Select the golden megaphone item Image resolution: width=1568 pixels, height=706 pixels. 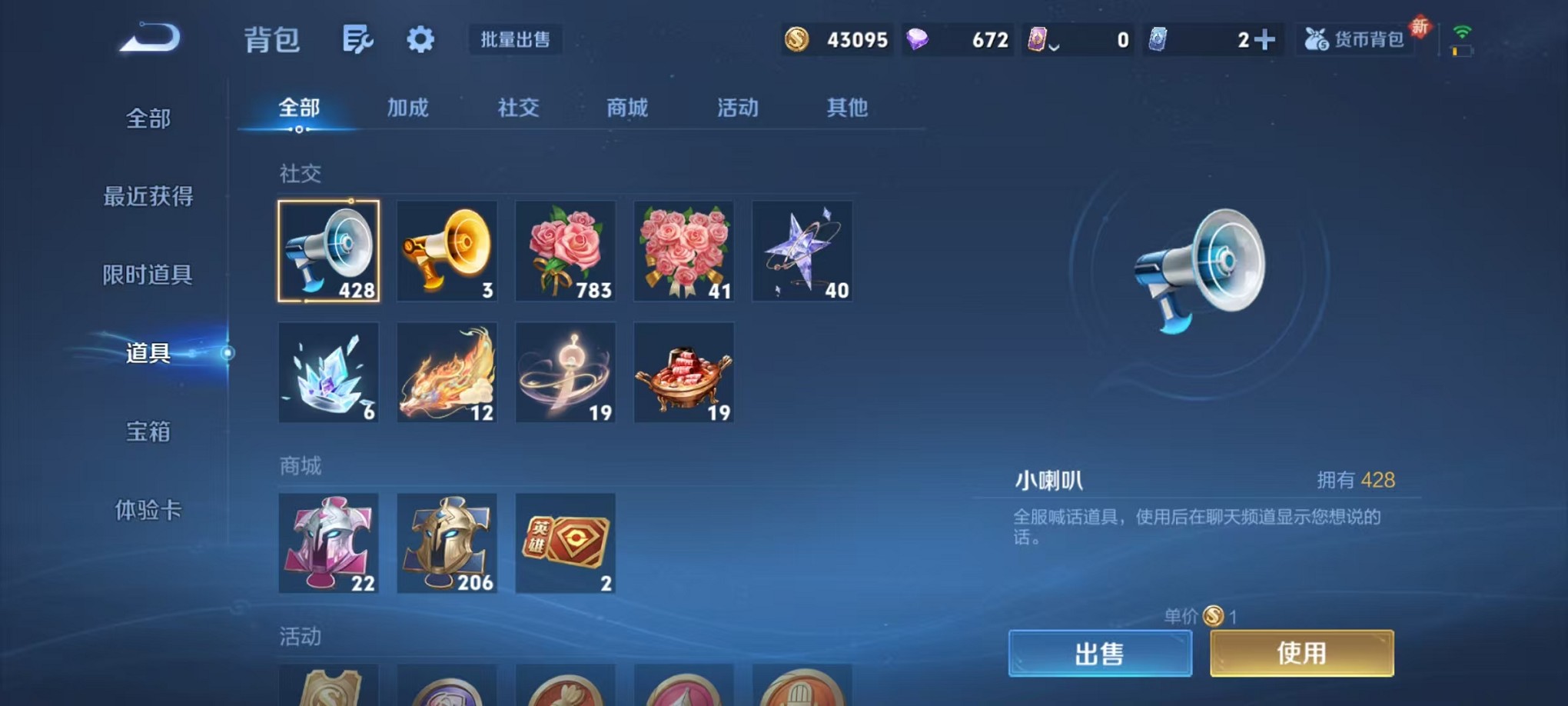point(447,251)
